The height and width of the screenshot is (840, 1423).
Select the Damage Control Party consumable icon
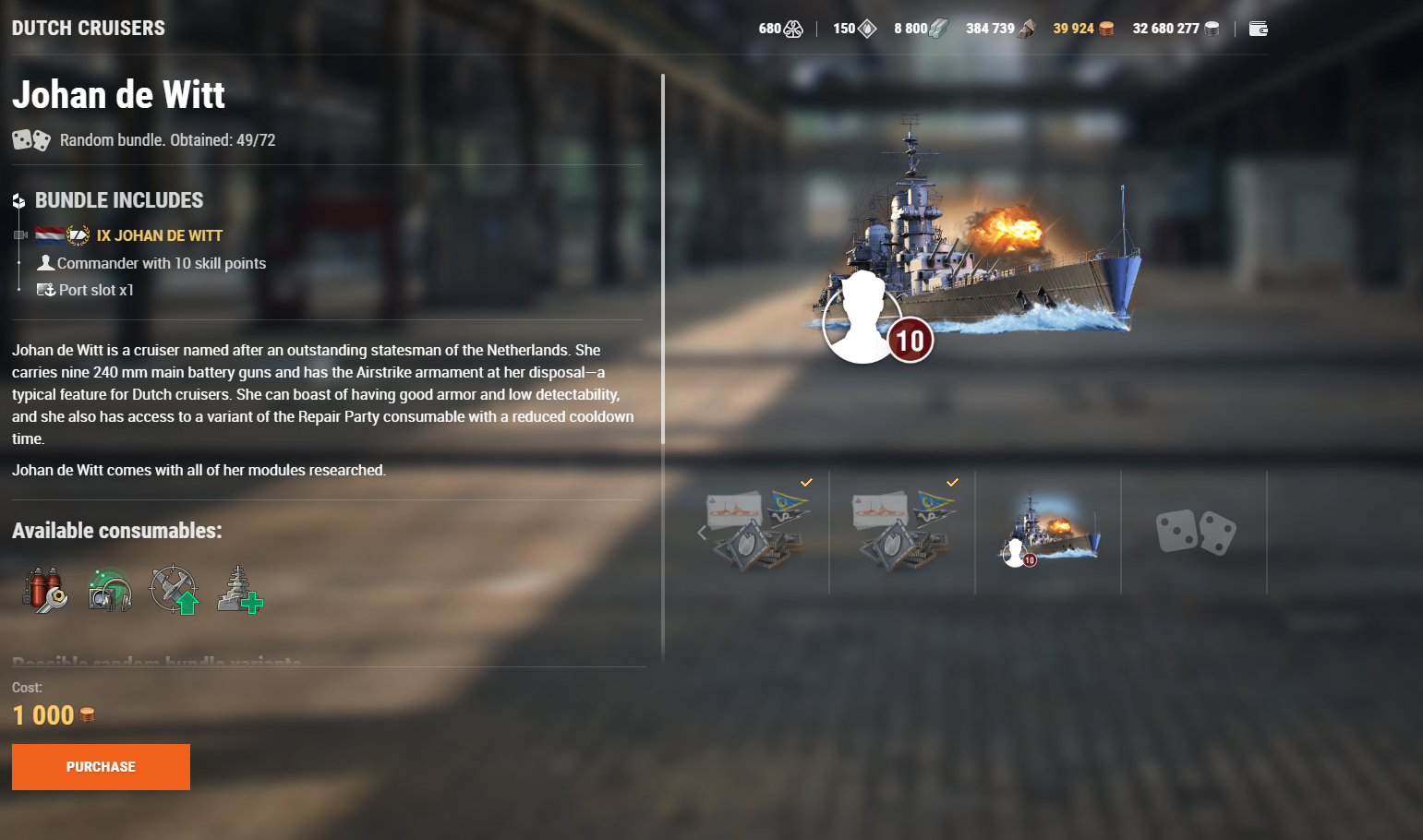click(x=44, y=590)
